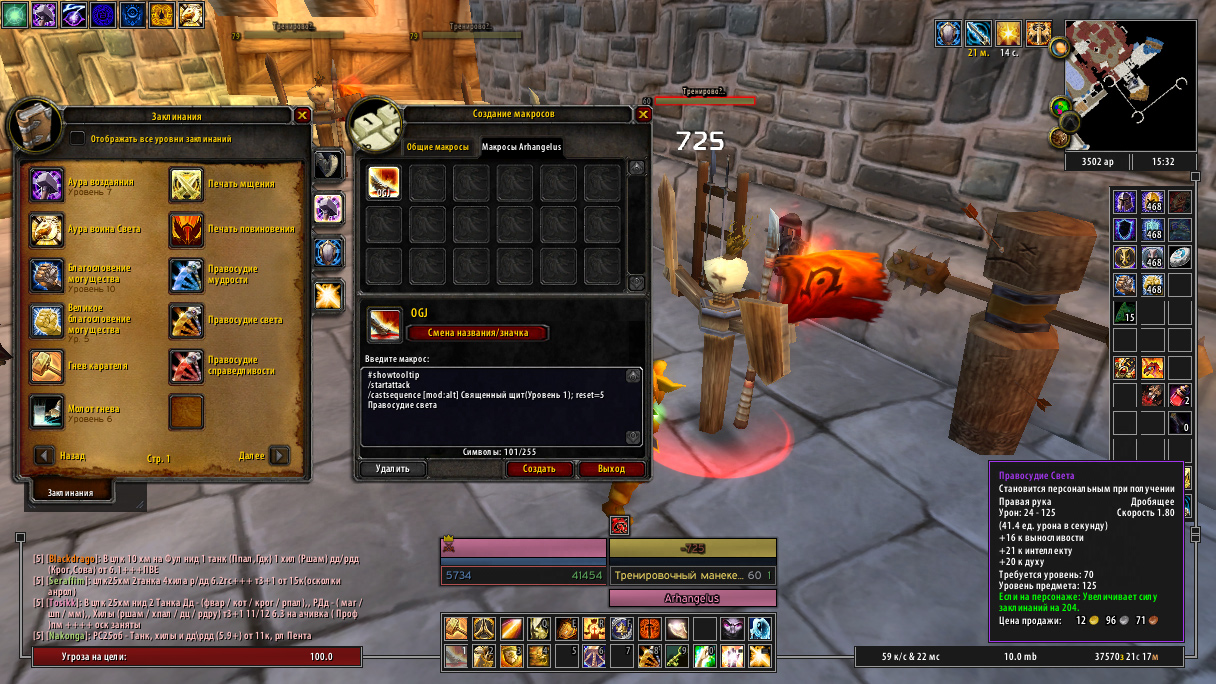Open the Макросы Arhangelus tab
Viewport: 1216px width, 684px height.
521,147
